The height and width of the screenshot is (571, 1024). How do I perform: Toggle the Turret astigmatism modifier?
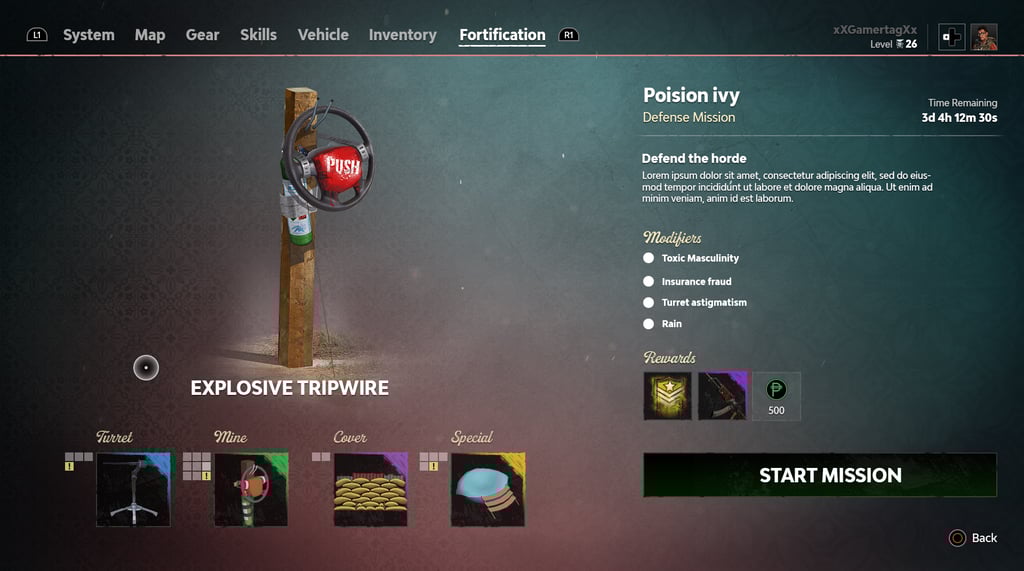[648, 302]
